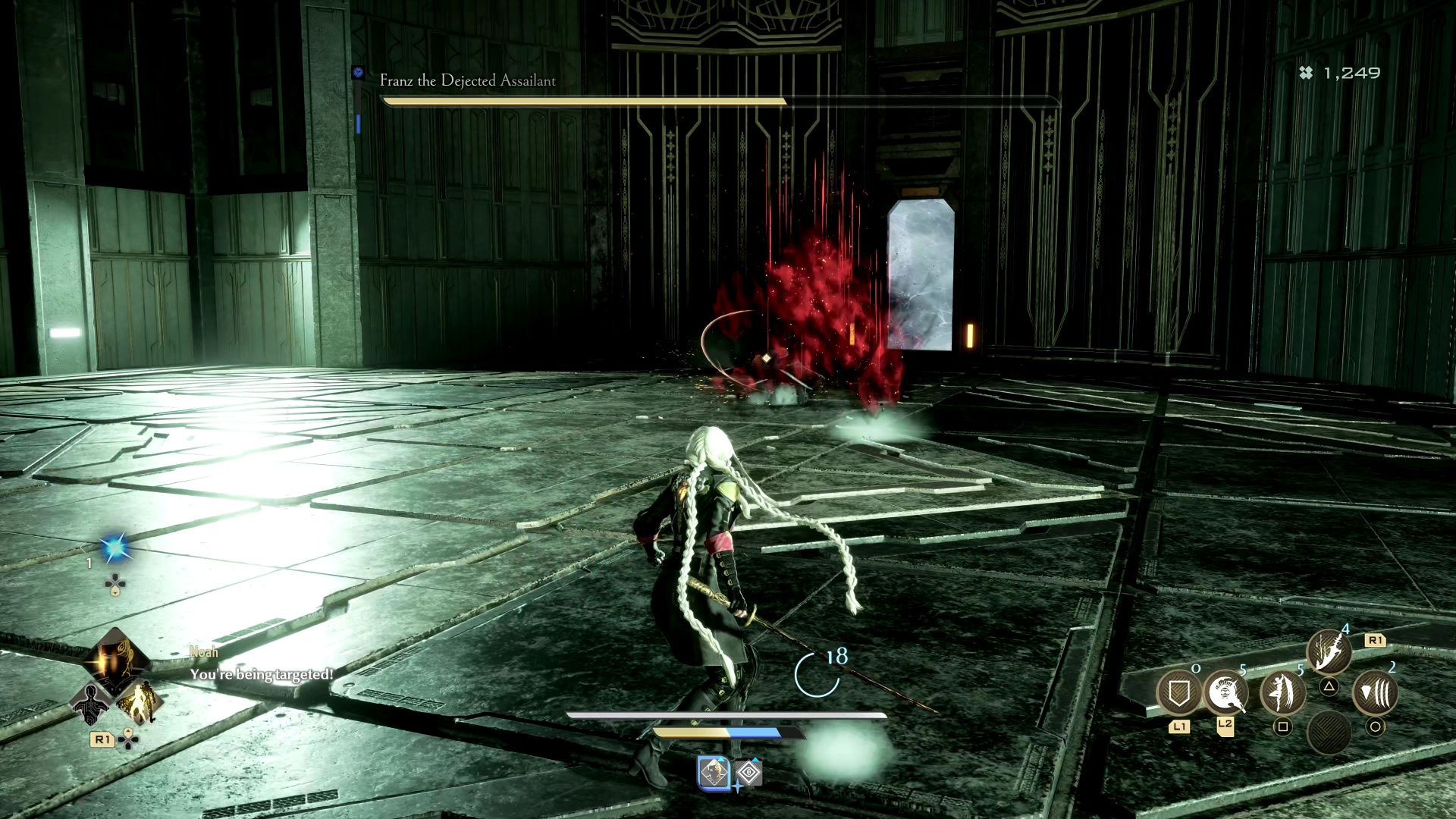Expand the blue arrow on the character card
The image size is (1456, 819).
[x=721, y=759]
